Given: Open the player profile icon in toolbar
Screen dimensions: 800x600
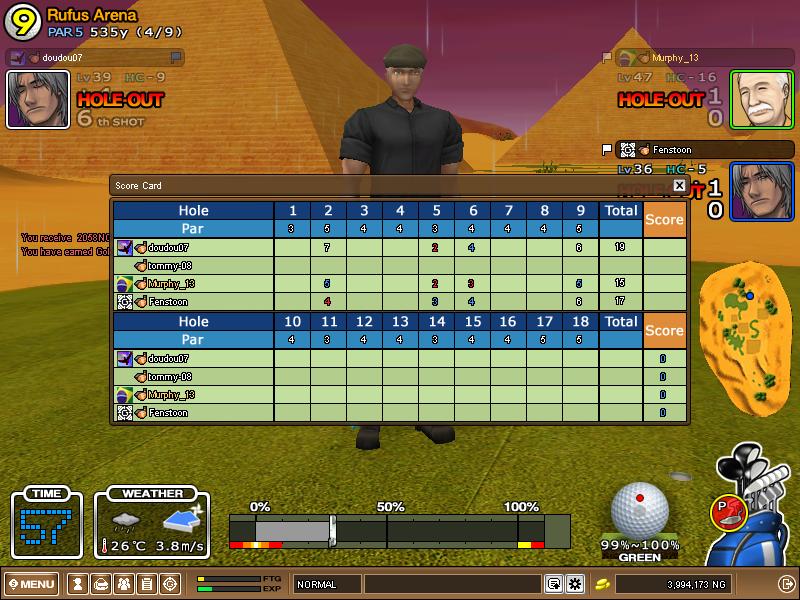Looking at the screenshot, I should click(x=77, y=584).
